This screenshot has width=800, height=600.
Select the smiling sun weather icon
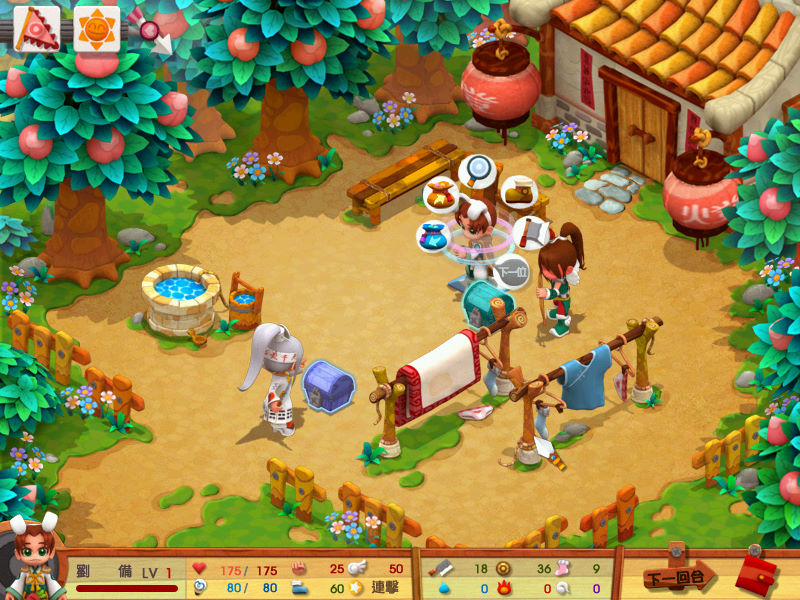tap(96, 29)
